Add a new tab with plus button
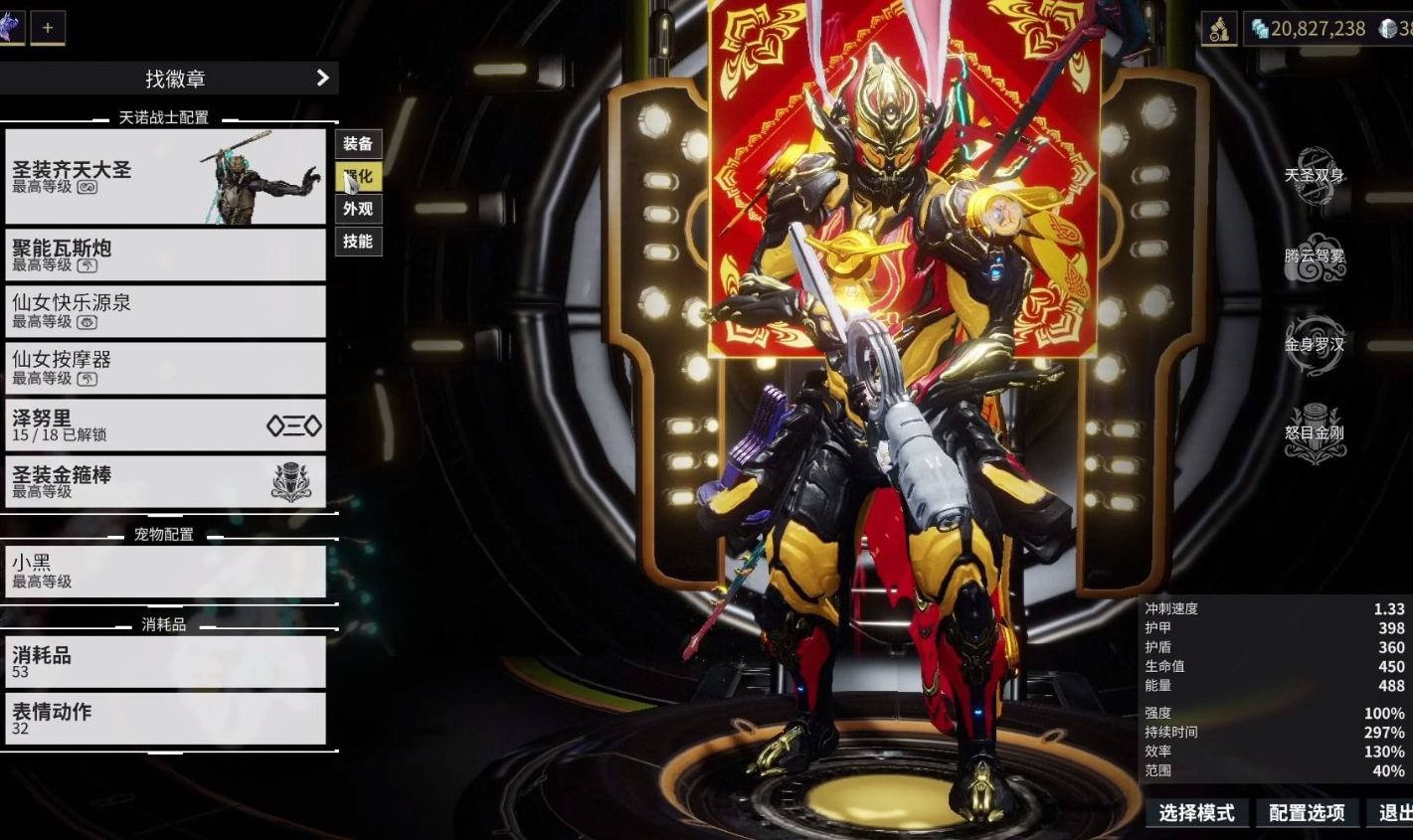The image size is (1413, 840). click(x=47, y=28)
